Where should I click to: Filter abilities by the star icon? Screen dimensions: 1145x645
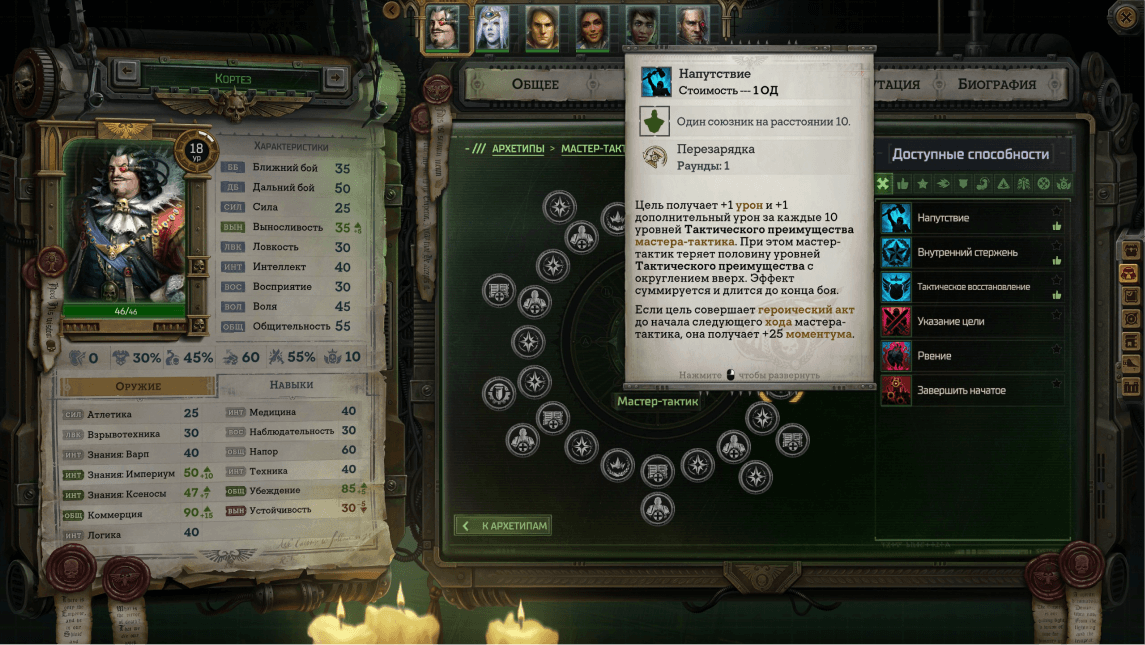coord(923,184)
